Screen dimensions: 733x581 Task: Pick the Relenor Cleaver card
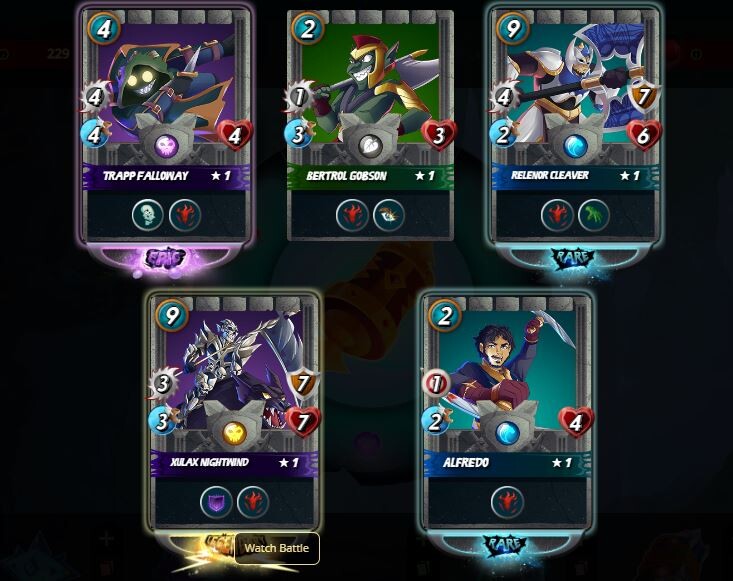tap(574, 125)
